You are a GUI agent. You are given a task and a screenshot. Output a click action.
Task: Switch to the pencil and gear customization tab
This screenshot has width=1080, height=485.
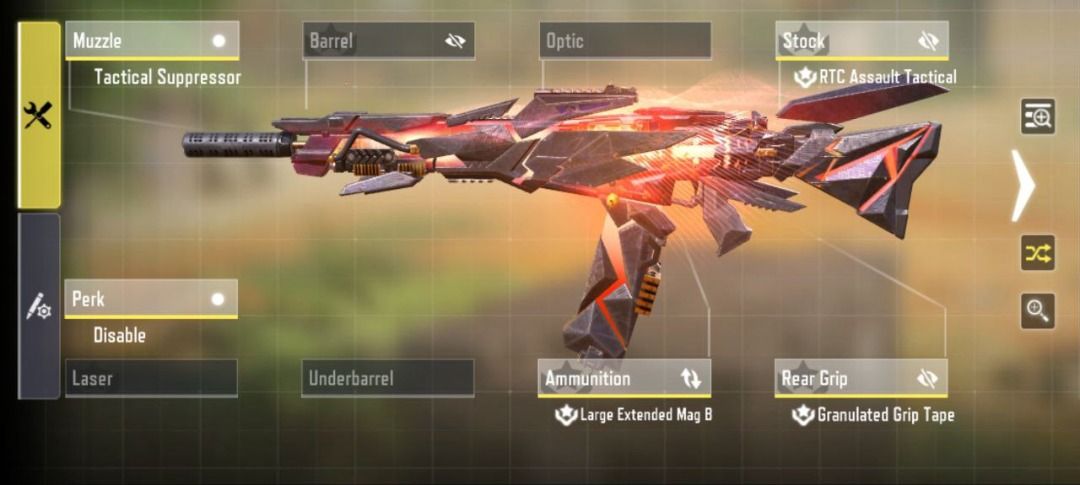(x=38, y=306)
